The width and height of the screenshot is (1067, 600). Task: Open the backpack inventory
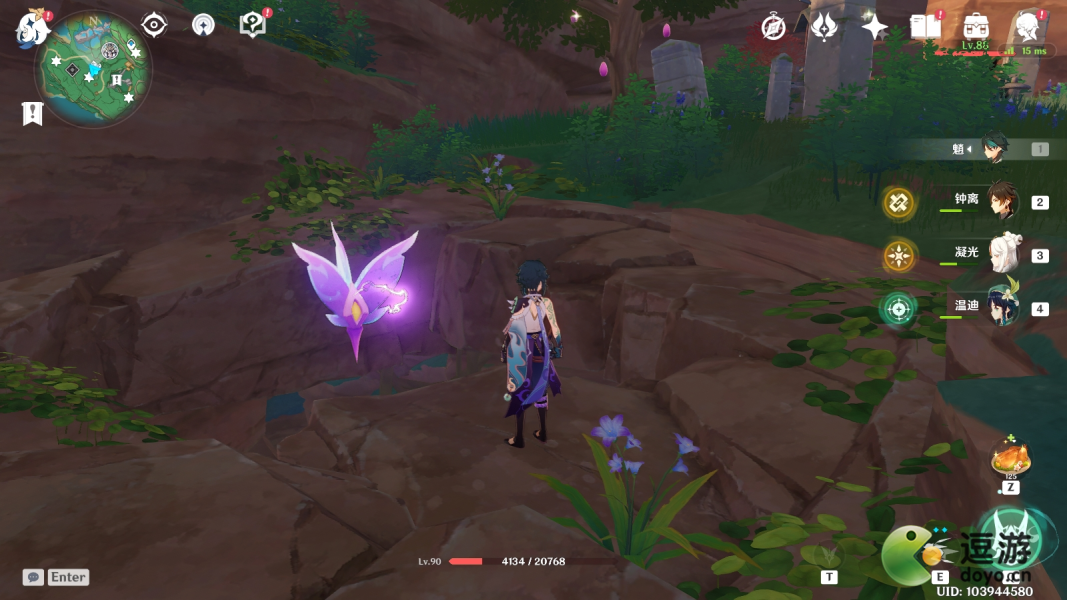point(975,26)
